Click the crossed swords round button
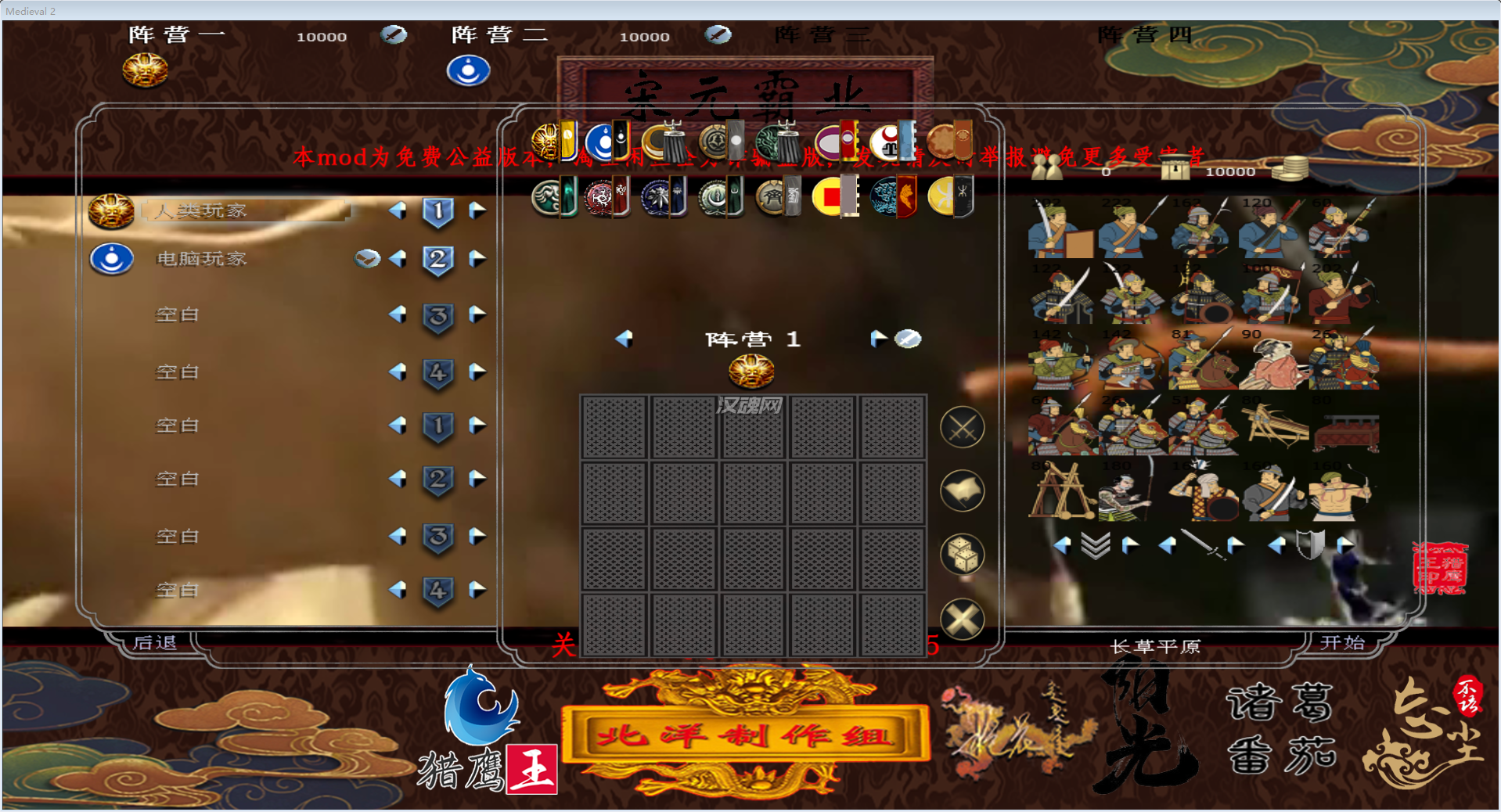 pyautogui.click(x=962, y=428)
